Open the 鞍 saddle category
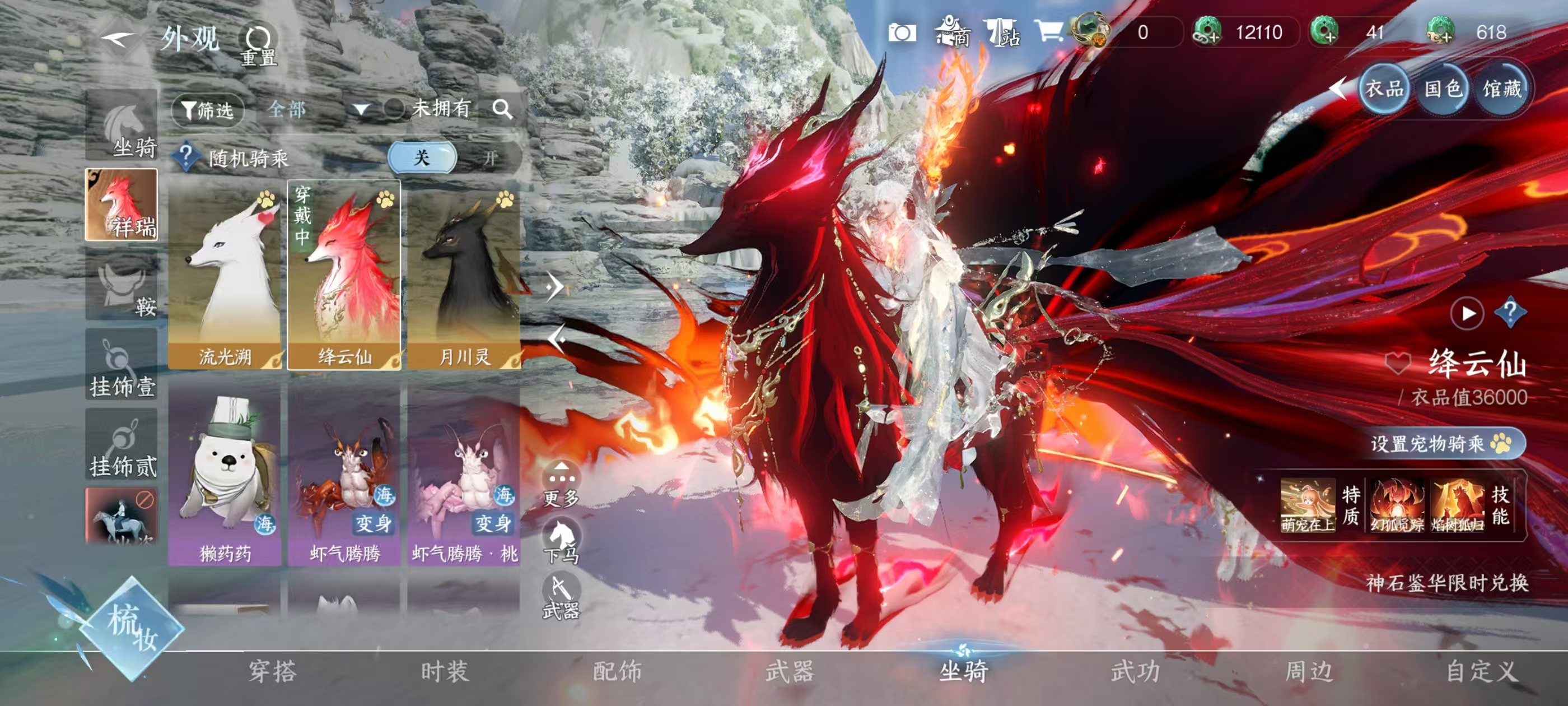This screenshot has height=706, width=1568. coord(122,287)
